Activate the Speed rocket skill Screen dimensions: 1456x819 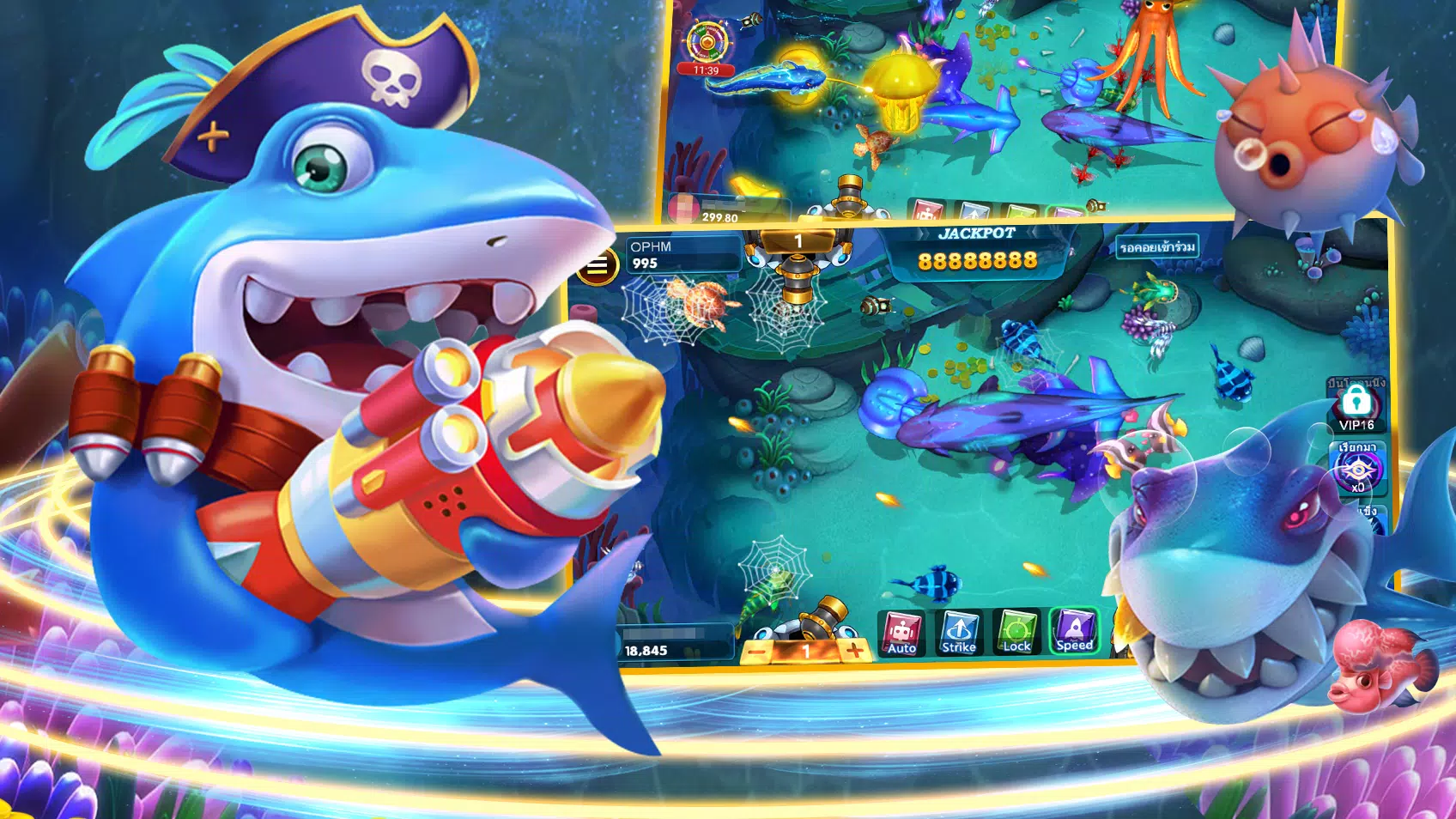click(1074, 631)
